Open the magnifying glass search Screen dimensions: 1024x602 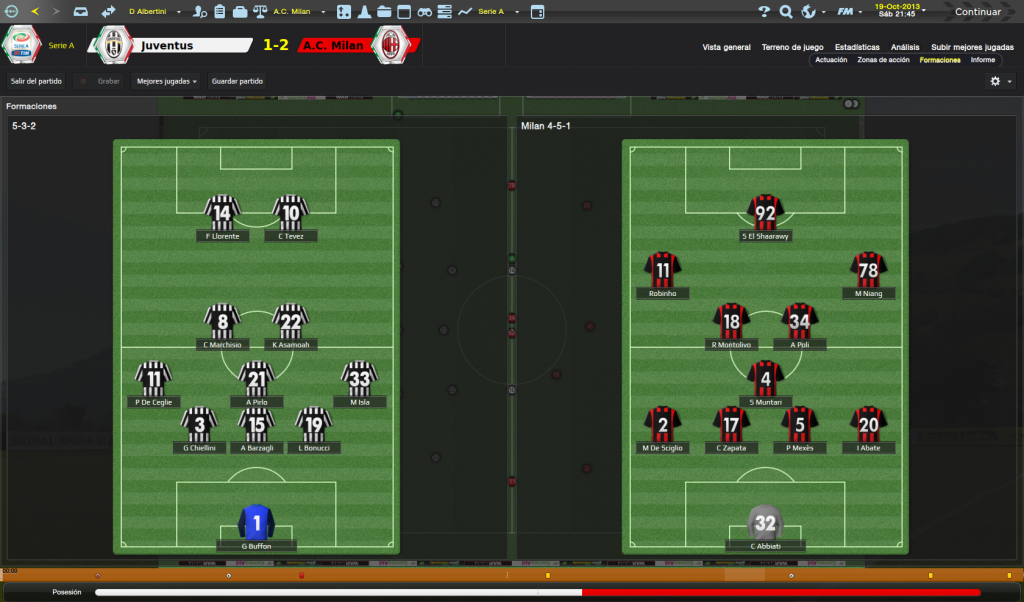pos(786,12)
